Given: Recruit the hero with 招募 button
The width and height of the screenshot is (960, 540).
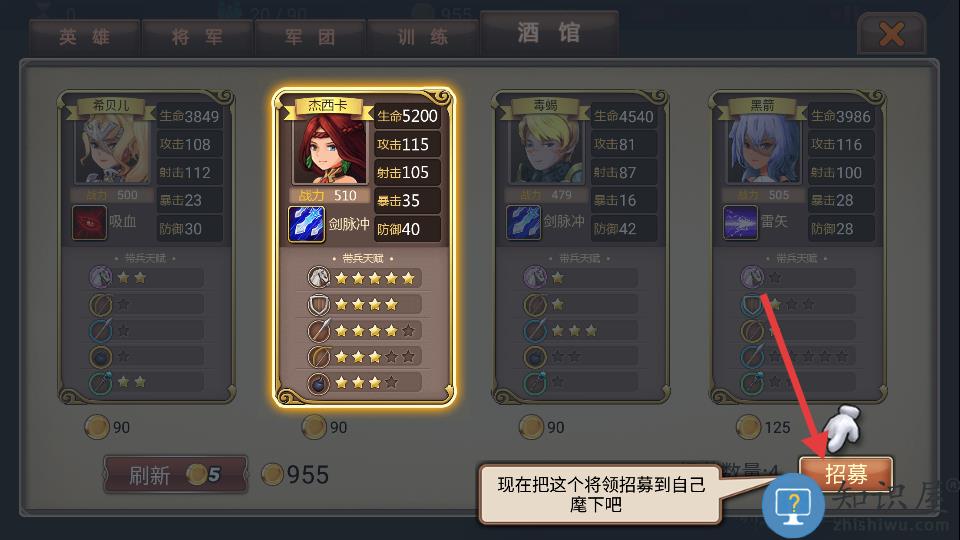Looking at the screenshot, I should point(845,473).
